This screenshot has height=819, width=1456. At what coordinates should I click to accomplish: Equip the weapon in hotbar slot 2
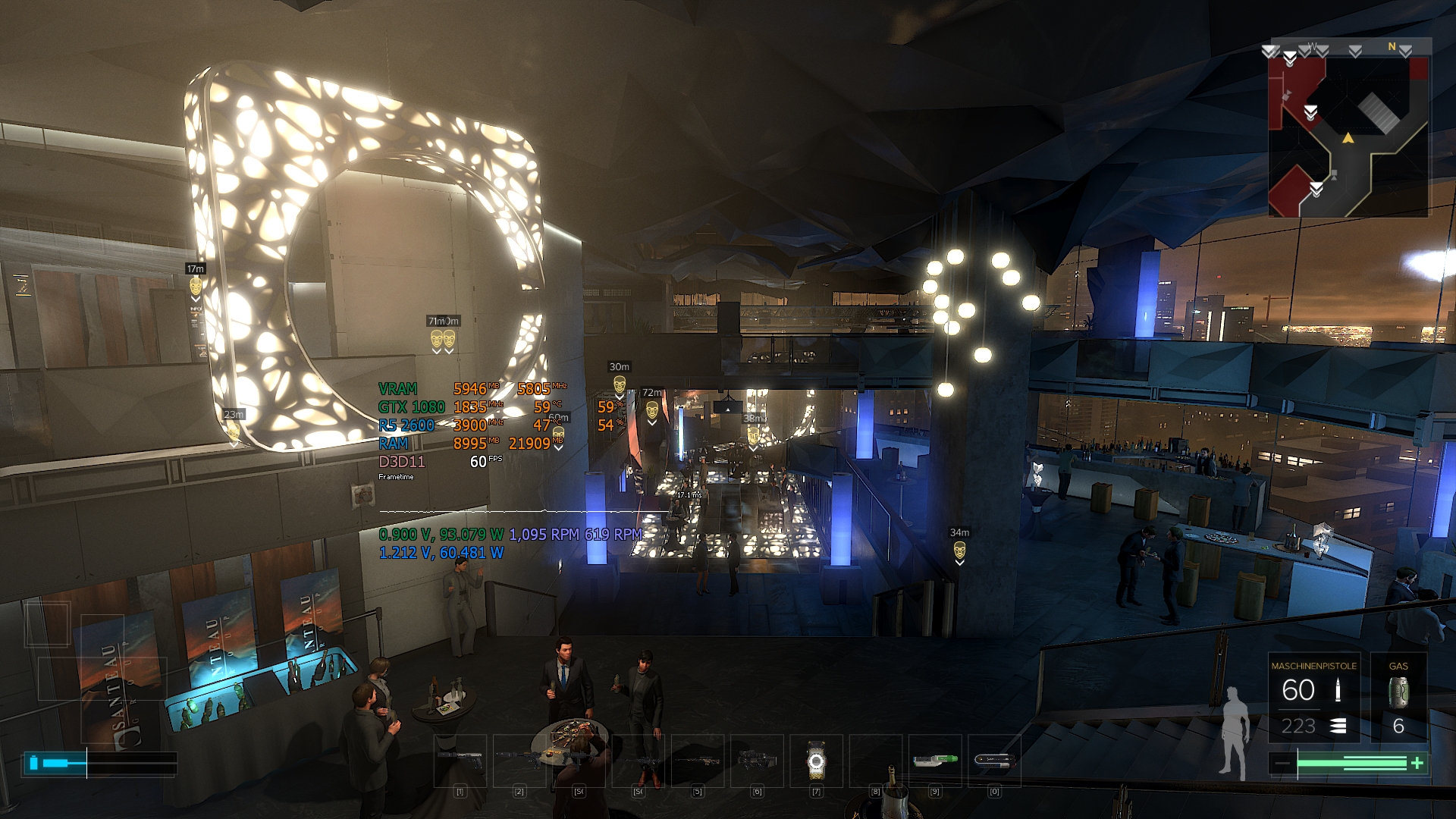[x=519, y=760]
